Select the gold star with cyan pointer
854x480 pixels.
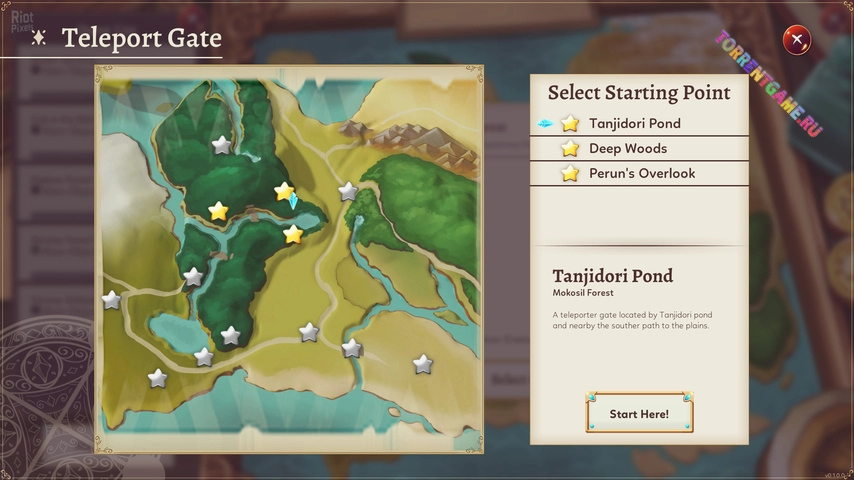coord(284,191)
